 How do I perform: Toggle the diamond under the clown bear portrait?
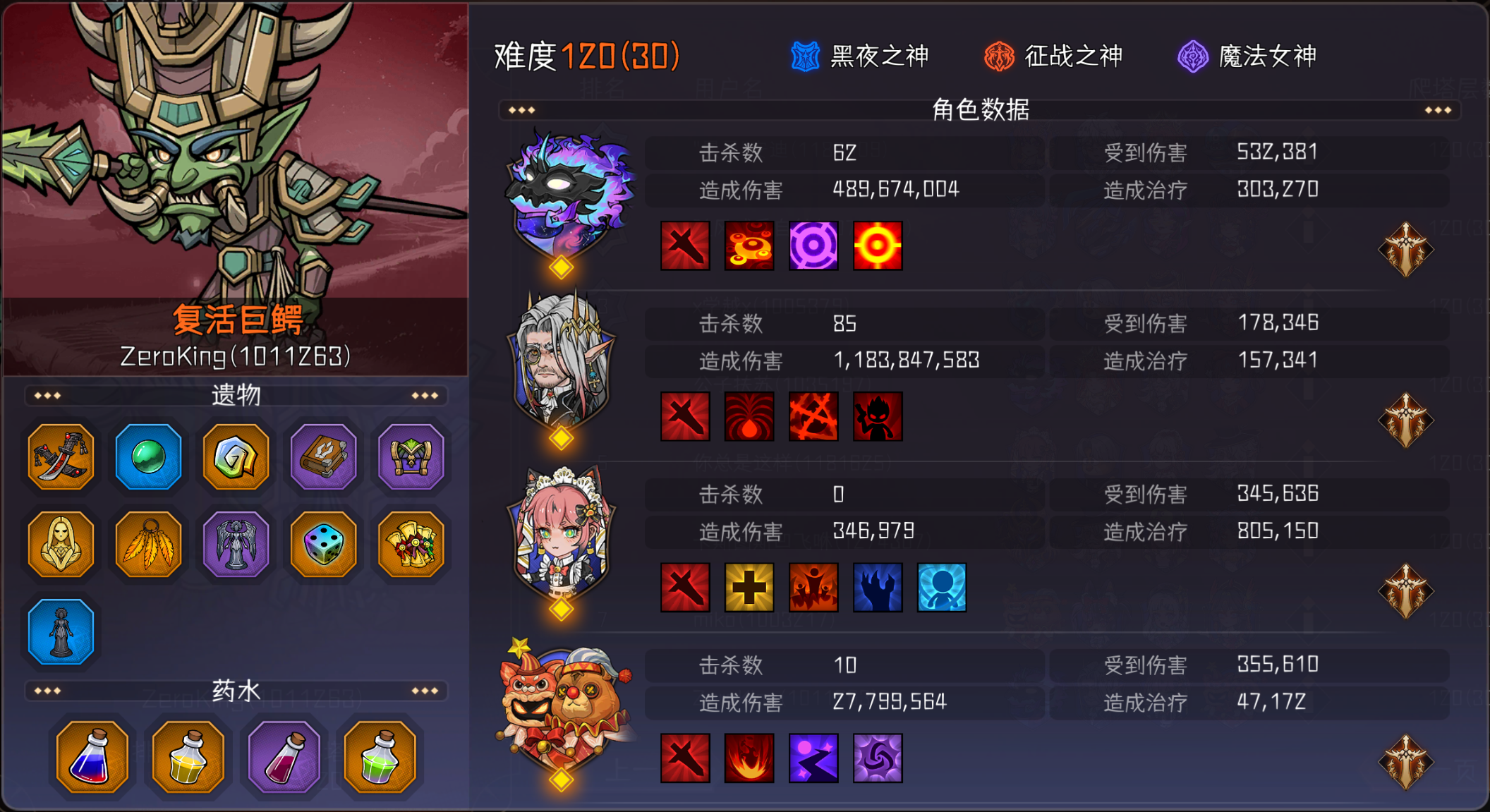(559, 781)
